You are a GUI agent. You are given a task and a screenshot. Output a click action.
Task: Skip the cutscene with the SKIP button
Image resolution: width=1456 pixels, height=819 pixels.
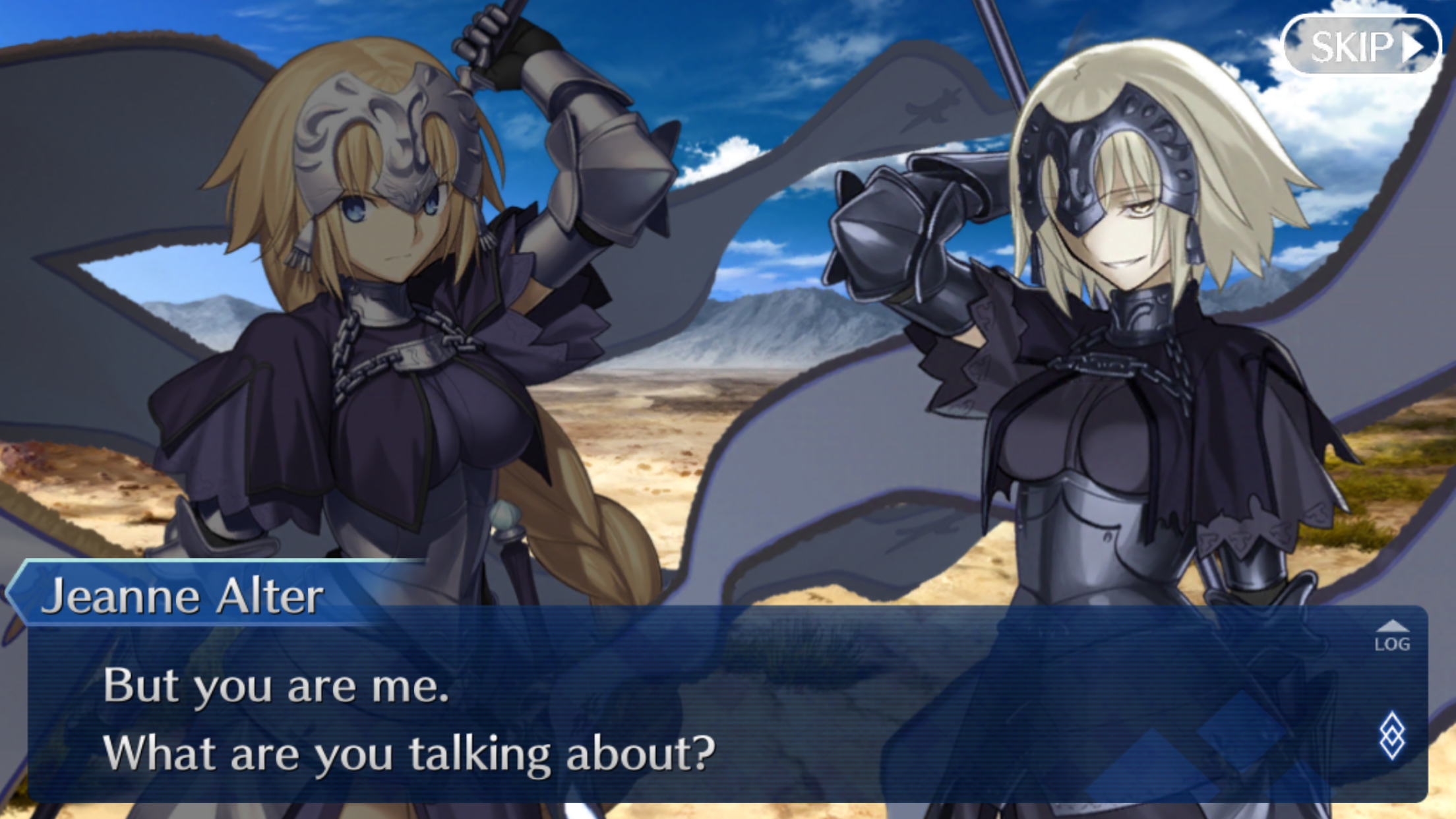[1362, 46]
